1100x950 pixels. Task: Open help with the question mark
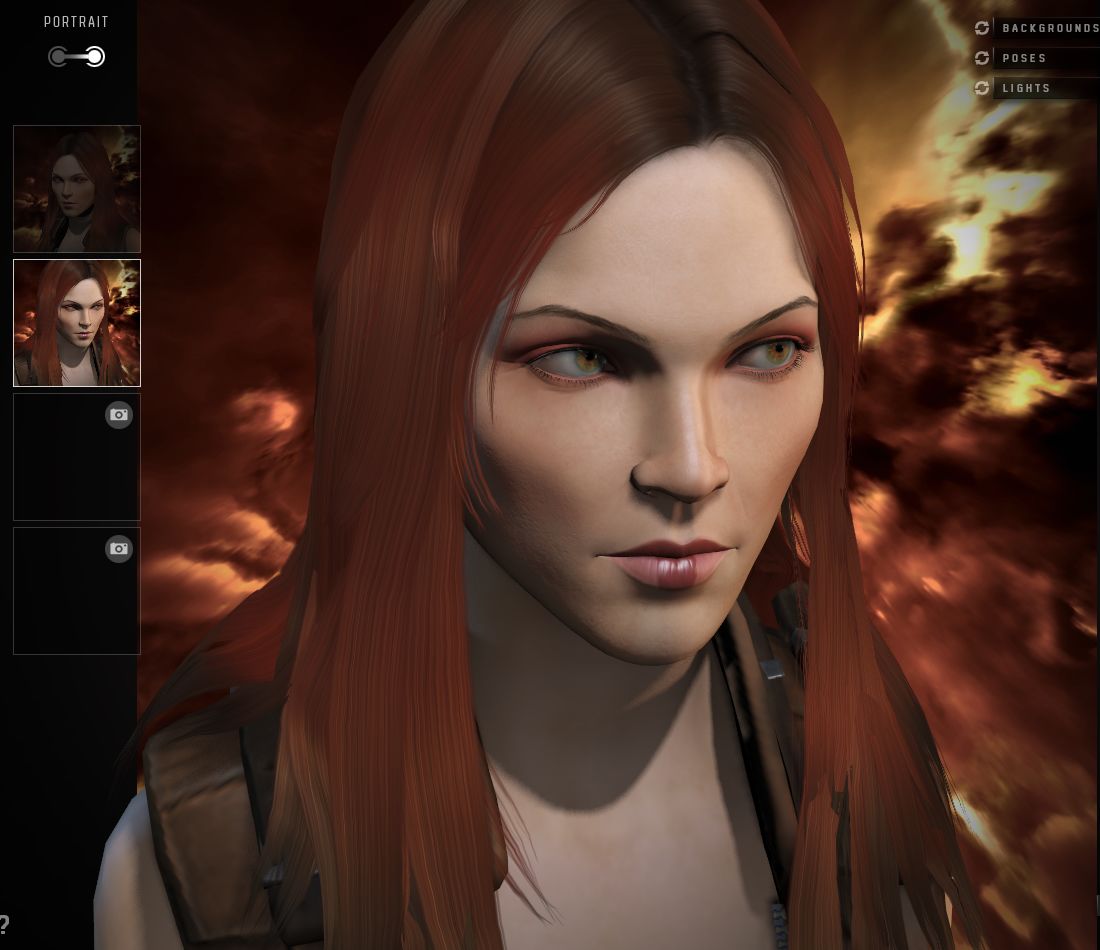coord(5,925)
